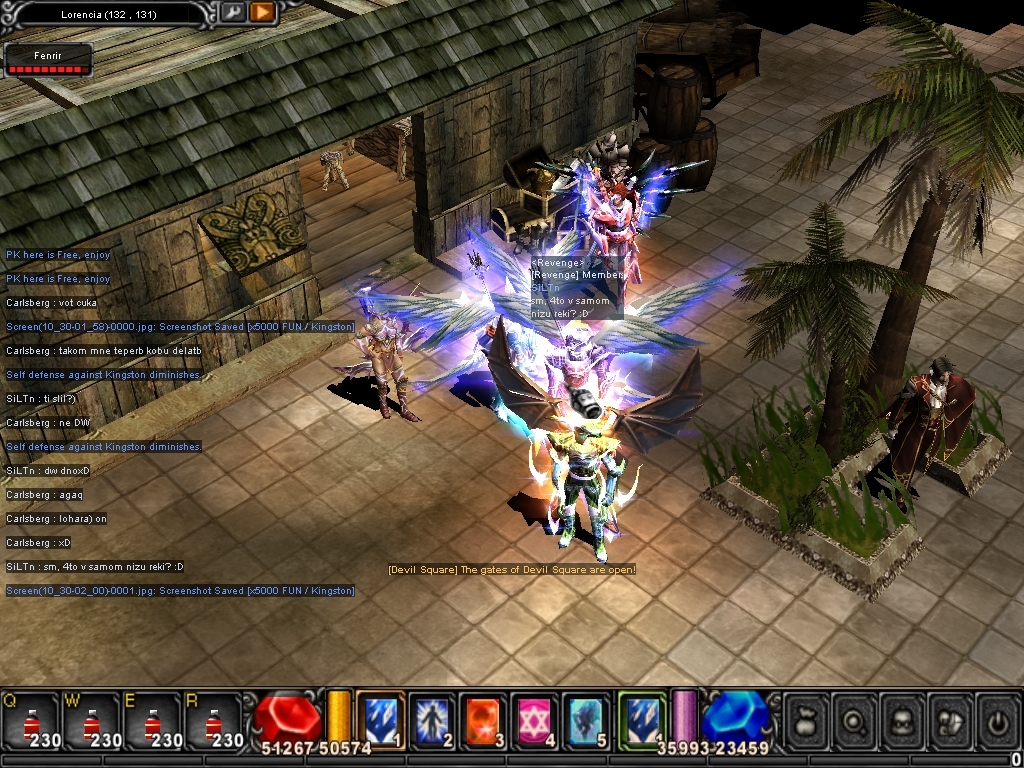1024x768 pixels.
Task: Select the glowing figure skill in slot 2
Action: point(432,720)
